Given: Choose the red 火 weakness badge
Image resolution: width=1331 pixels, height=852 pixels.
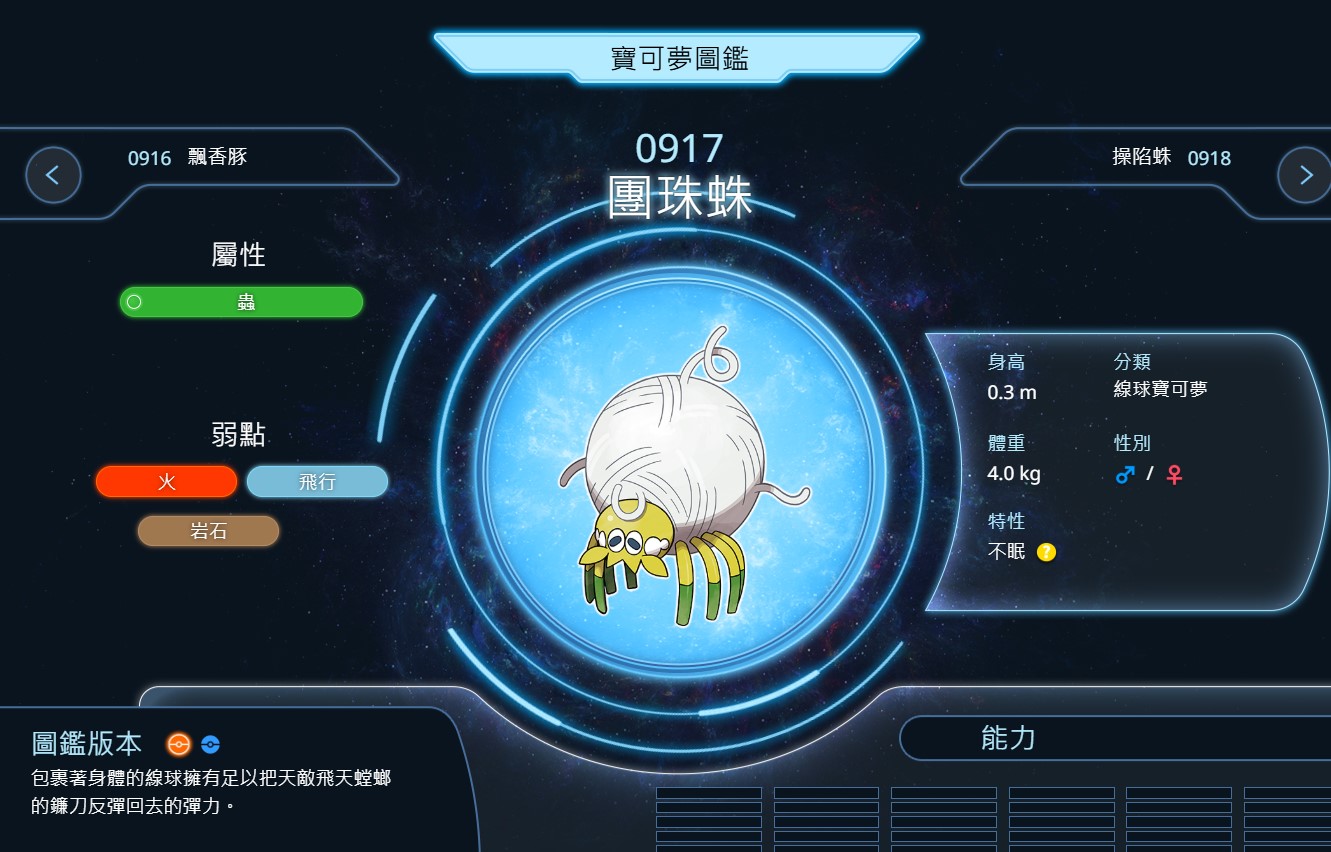Looking at the screenshot, I should coord(167,482).
